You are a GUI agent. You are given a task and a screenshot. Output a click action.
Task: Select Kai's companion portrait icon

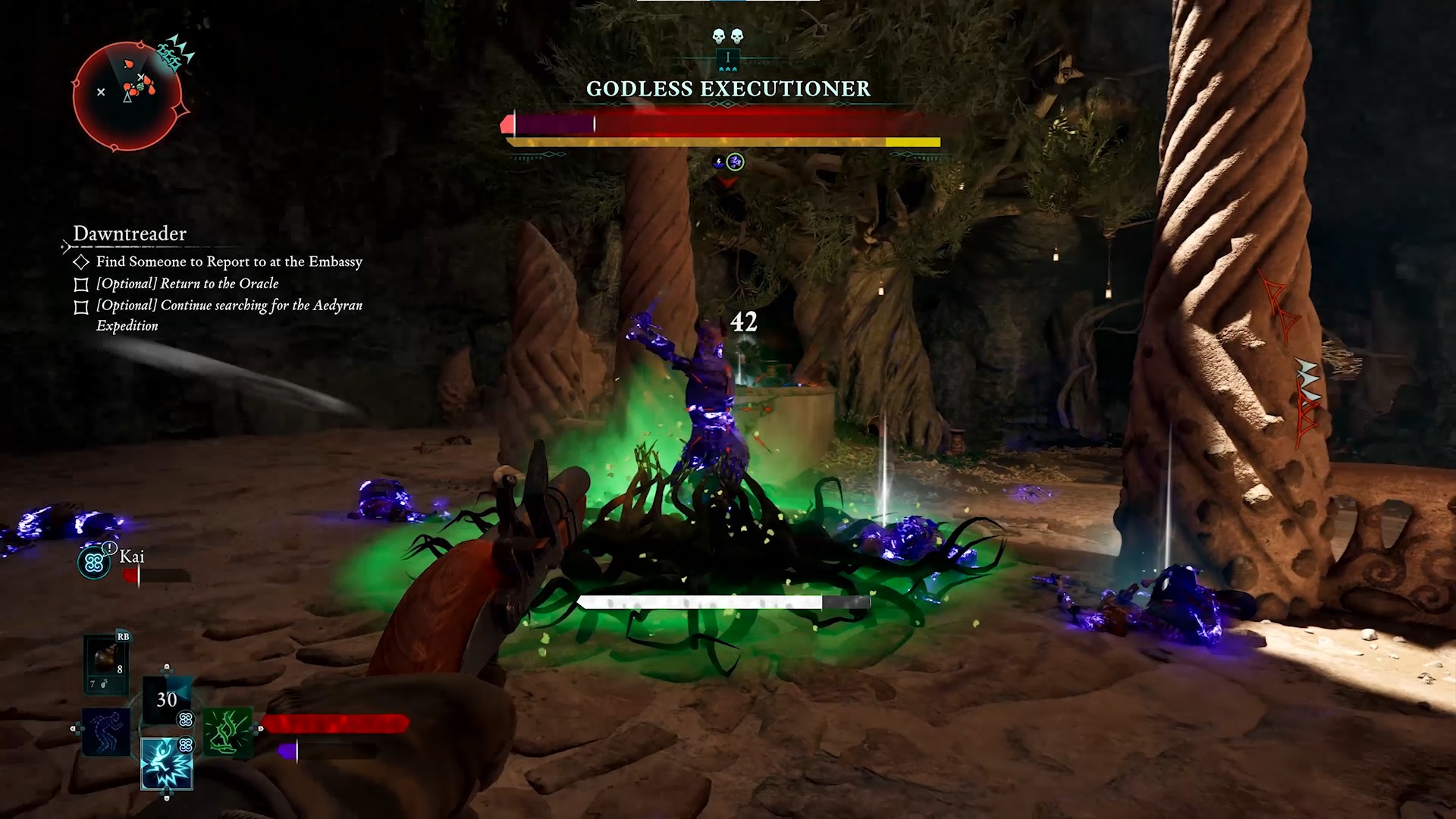(94, 562)
